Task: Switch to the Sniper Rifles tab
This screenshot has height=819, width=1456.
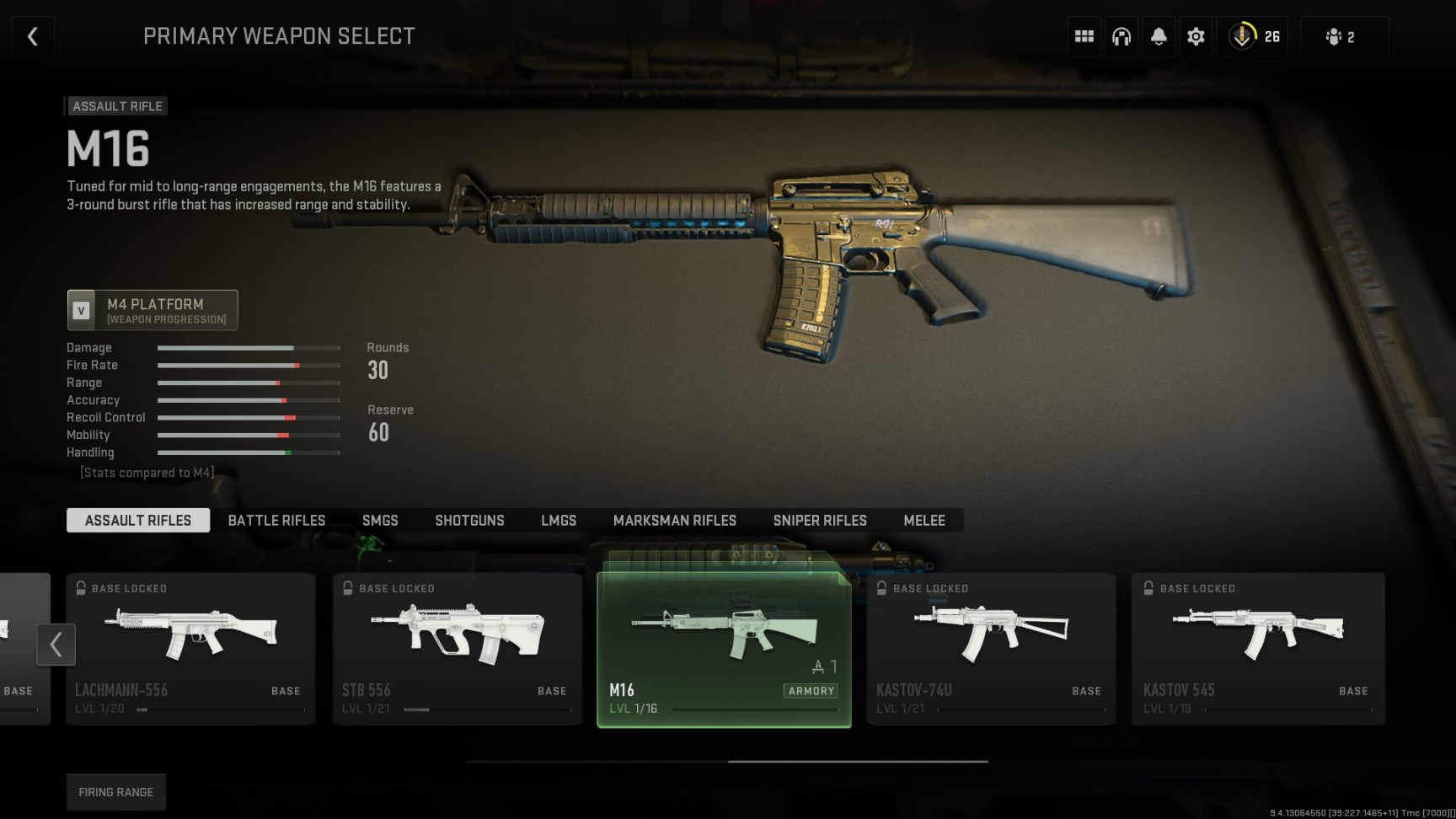Action: click(x=820, y=520)
